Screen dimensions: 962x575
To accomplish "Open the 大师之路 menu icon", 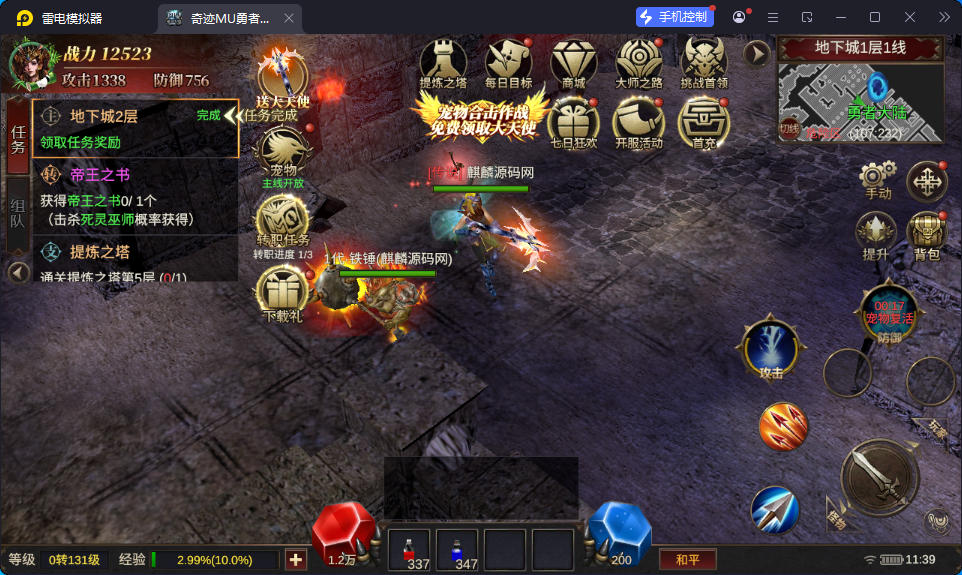I will point(639,60).
